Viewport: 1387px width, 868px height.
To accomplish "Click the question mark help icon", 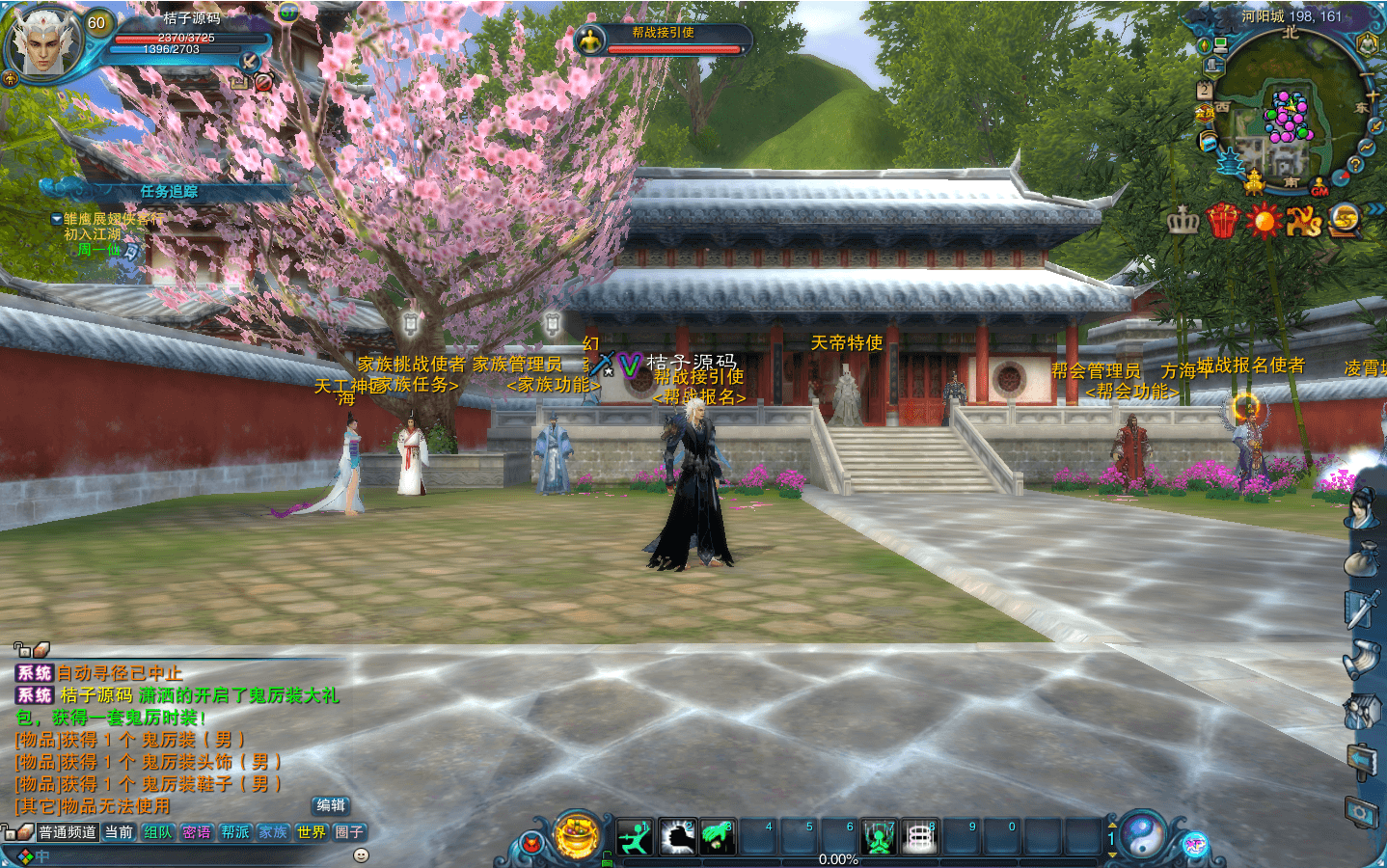I will pos(1355,165).
